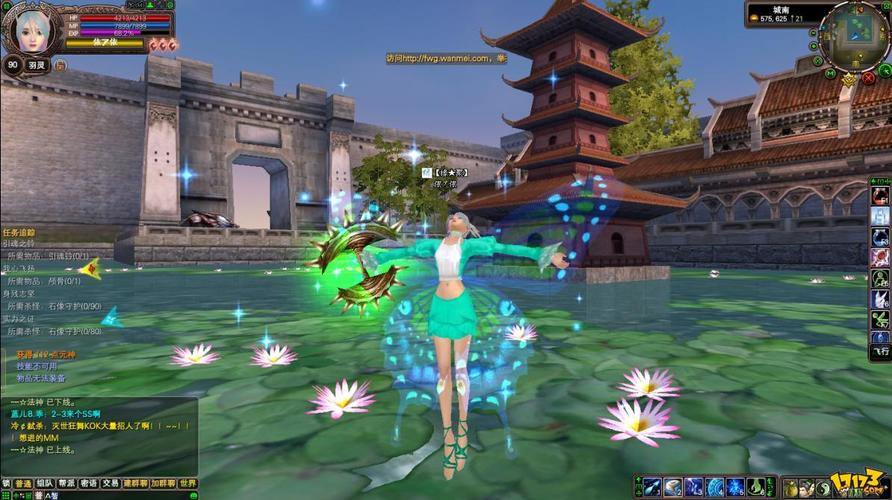Switch to the 普通 chat channel
892x500 pixels.
[x=22, y=482]
